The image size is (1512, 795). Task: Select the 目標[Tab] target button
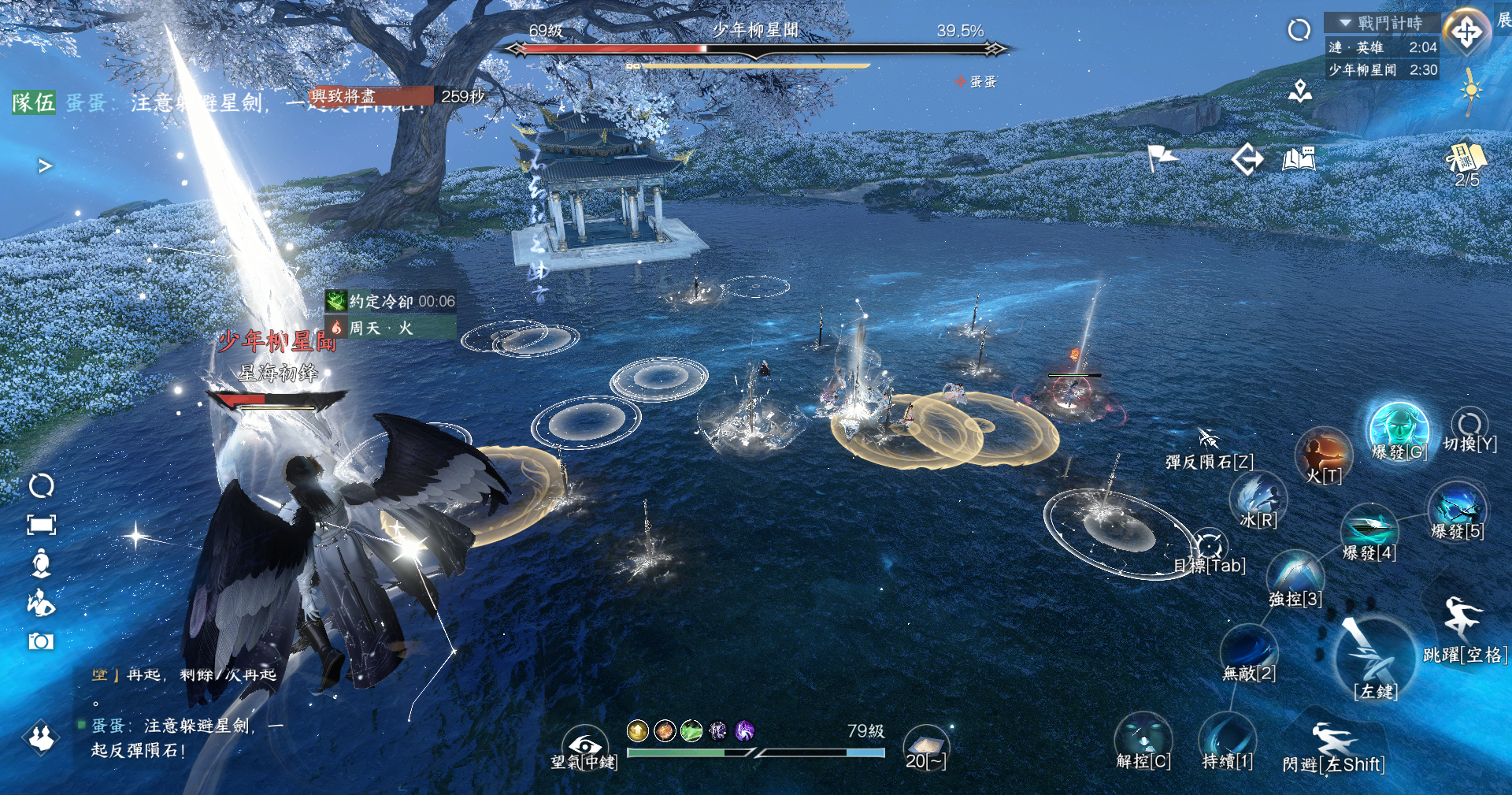pyautogui.click(x=1209, y=547)
